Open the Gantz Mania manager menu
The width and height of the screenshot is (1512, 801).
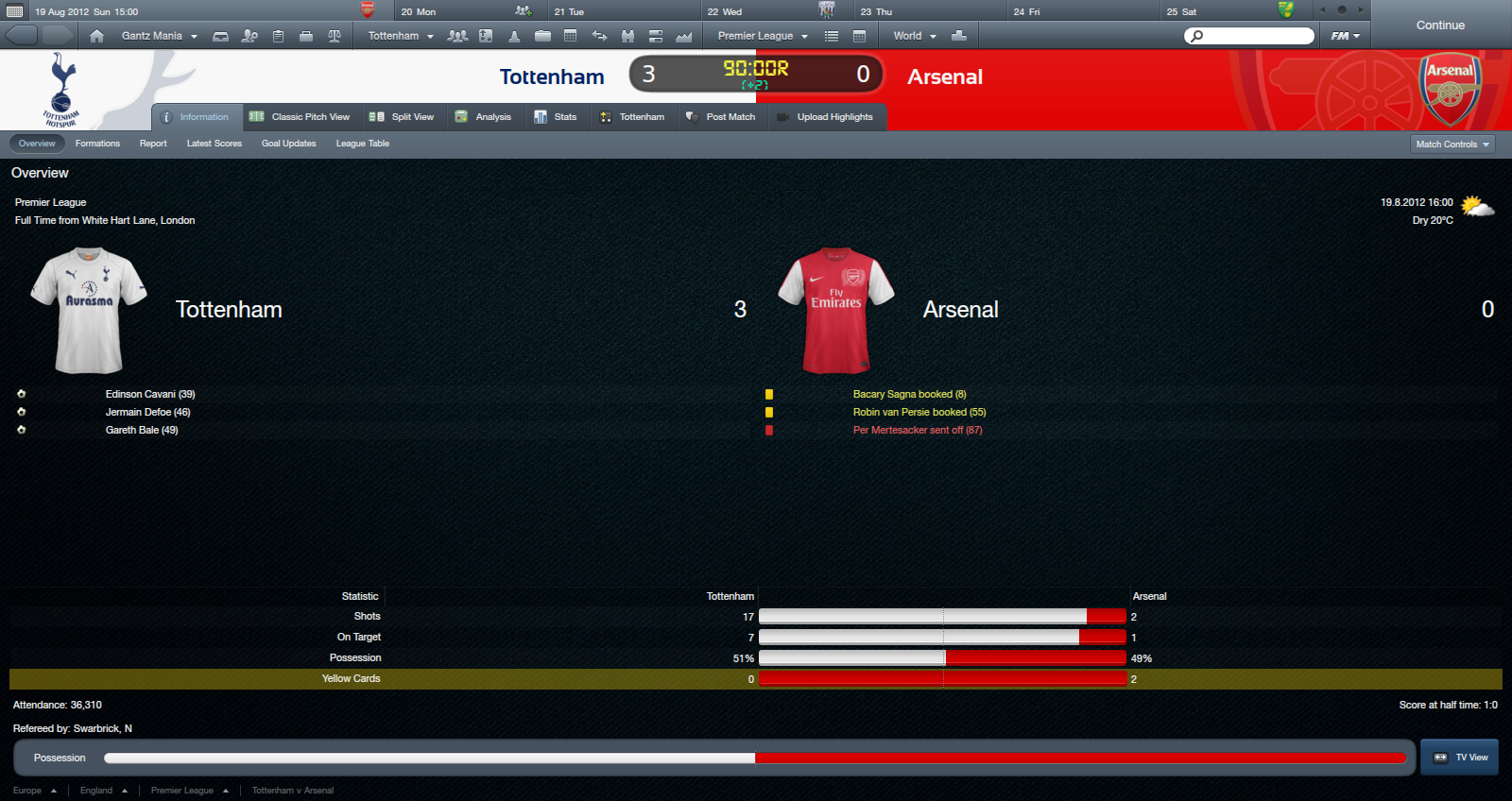159,36
